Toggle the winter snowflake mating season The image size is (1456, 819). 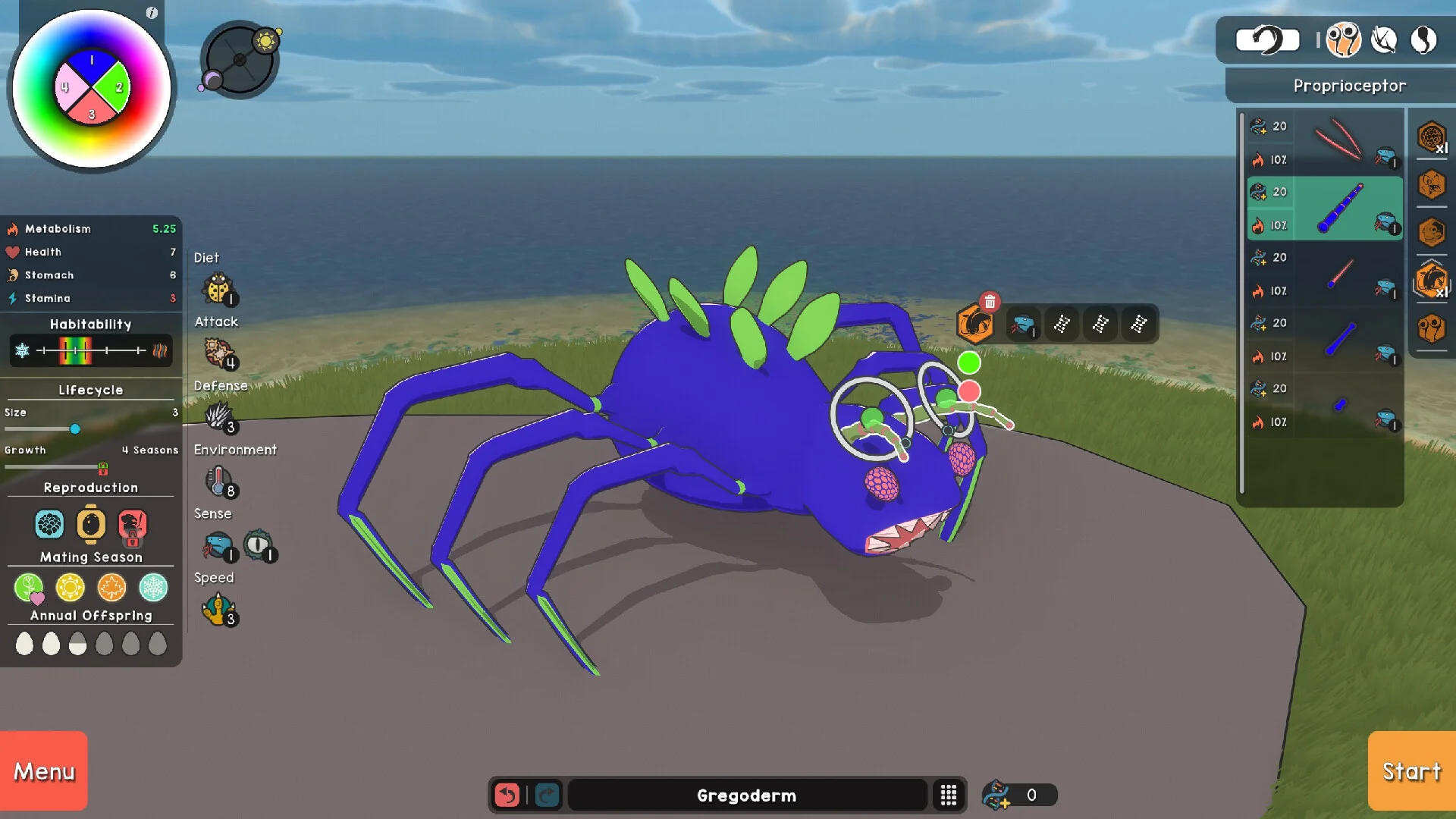[x=153, y=588]
